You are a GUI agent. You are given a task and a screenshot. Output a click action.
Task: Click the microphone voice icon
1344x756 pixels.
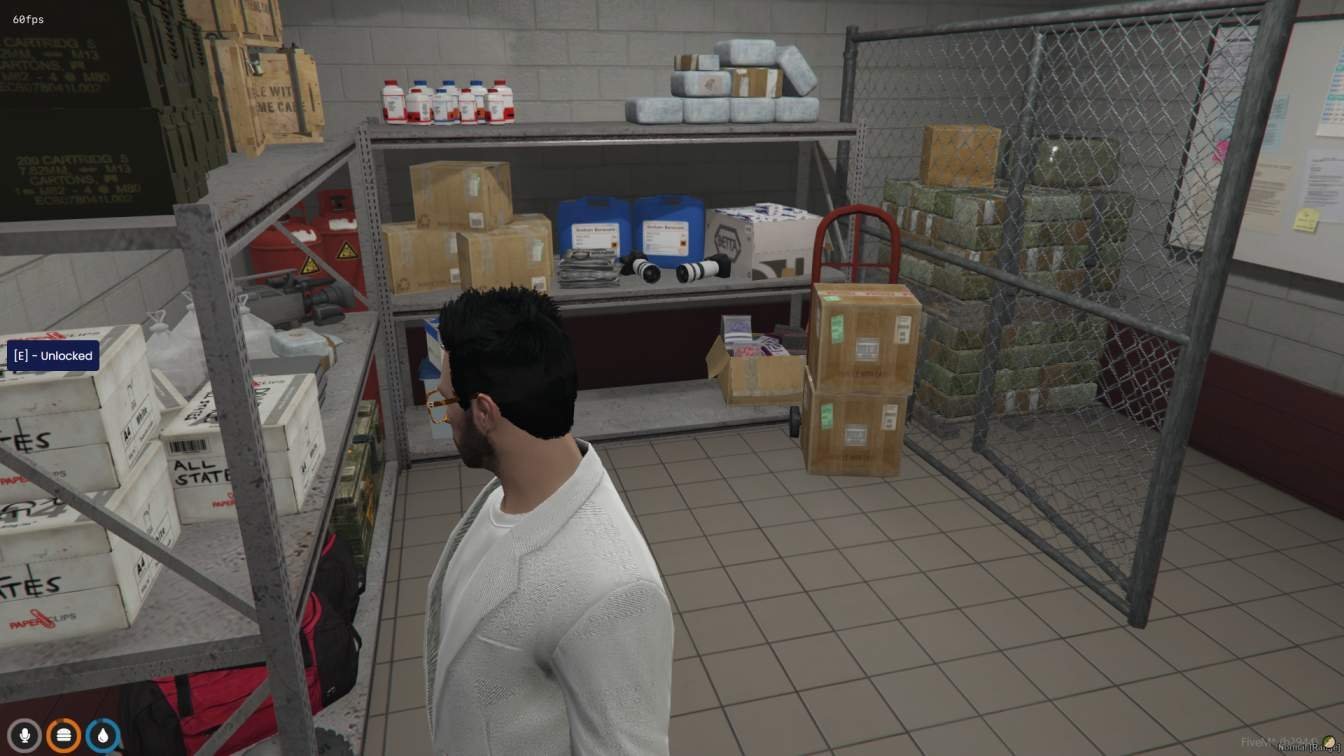(x=25, y=736)
